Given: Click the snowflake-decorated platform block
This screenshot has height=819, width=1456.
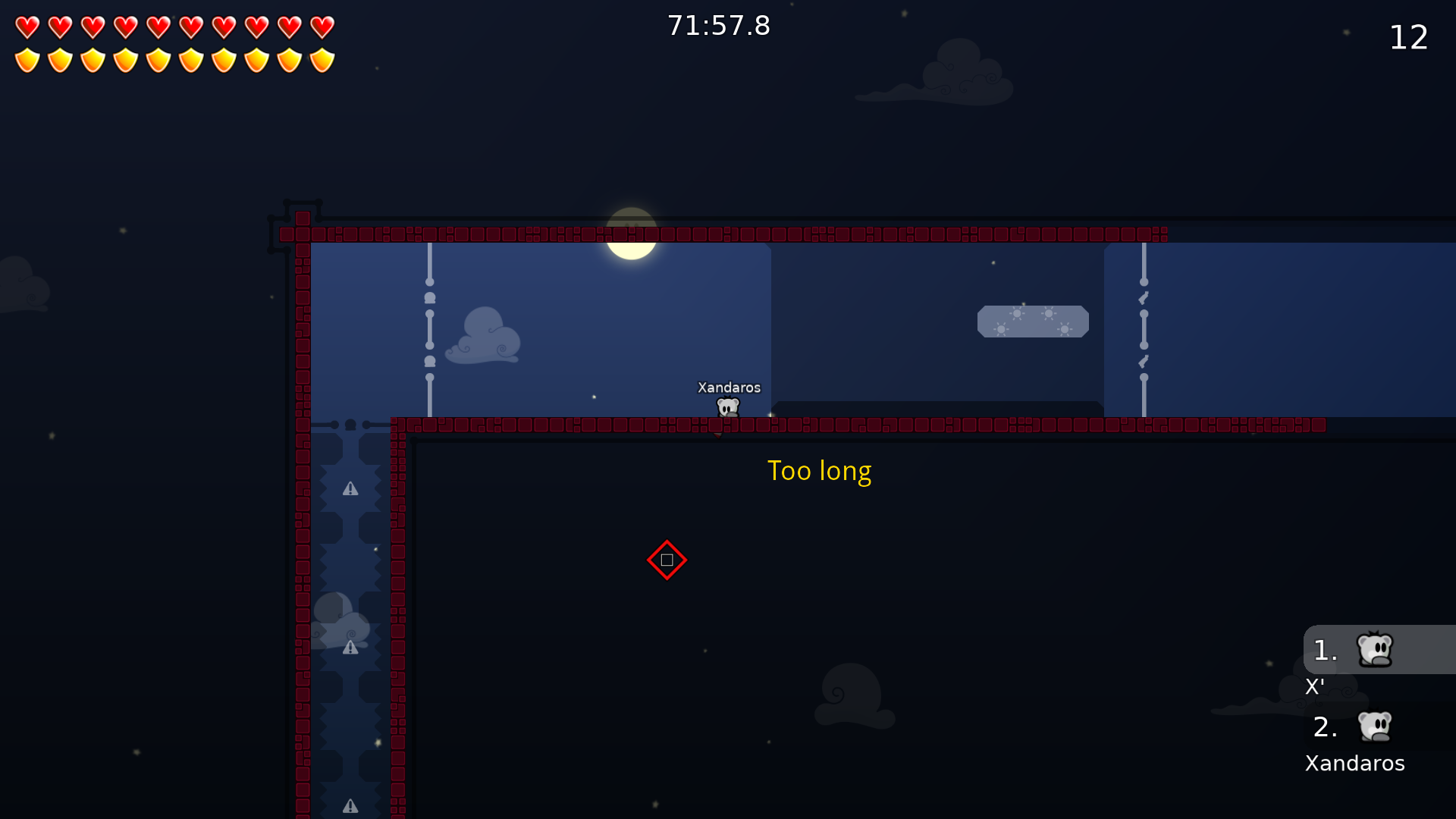Looking at the screenshot, I should [1034, 321].
